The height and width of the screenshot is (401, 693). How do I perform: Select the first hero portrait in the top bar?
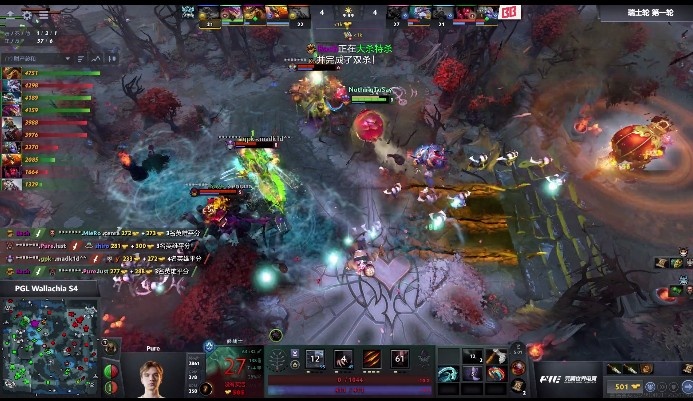[x=209, y=14]
